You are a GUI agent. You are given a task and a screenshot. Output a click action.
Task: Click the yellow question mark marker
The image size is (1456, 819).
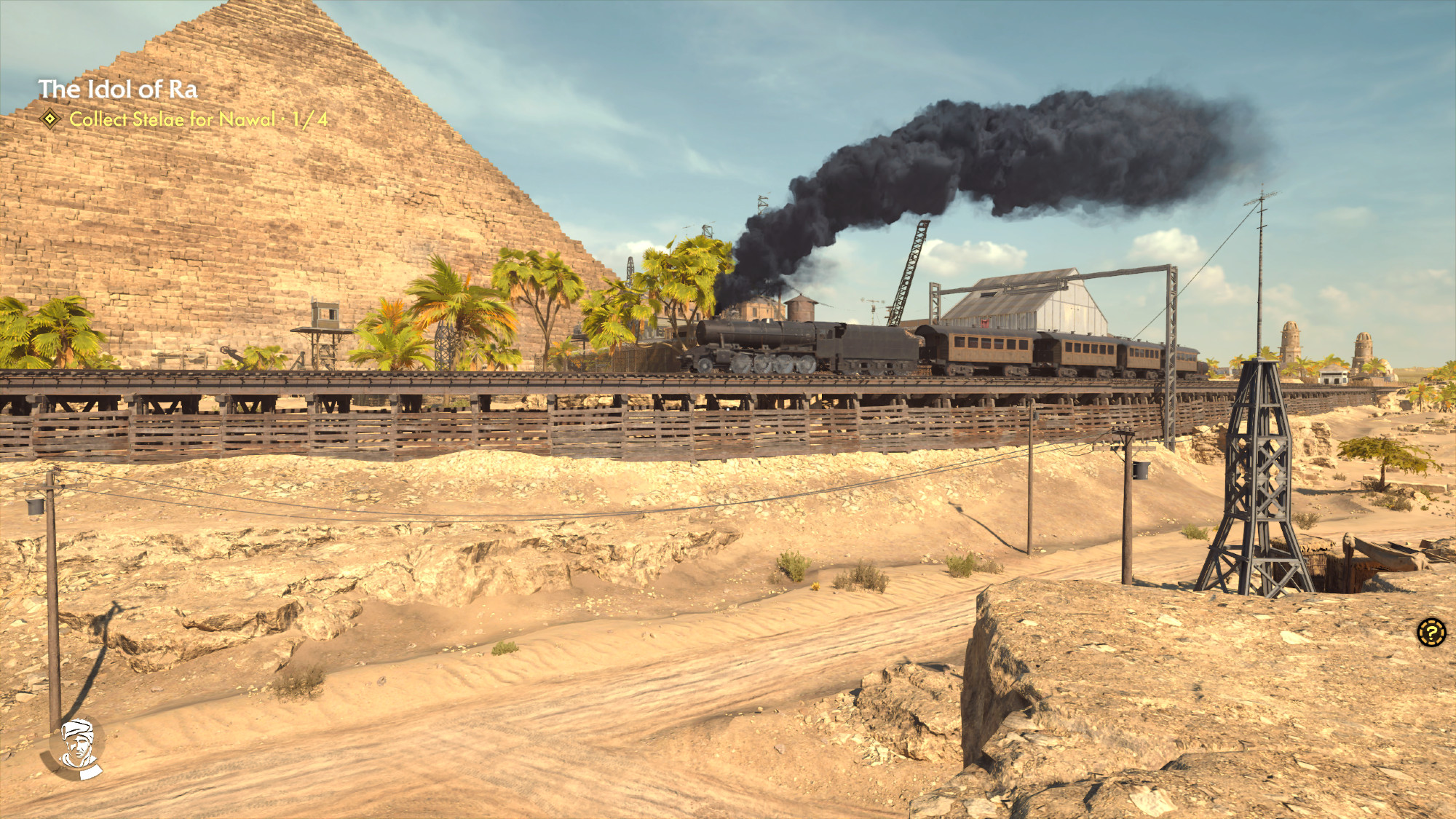point(1431,632)
